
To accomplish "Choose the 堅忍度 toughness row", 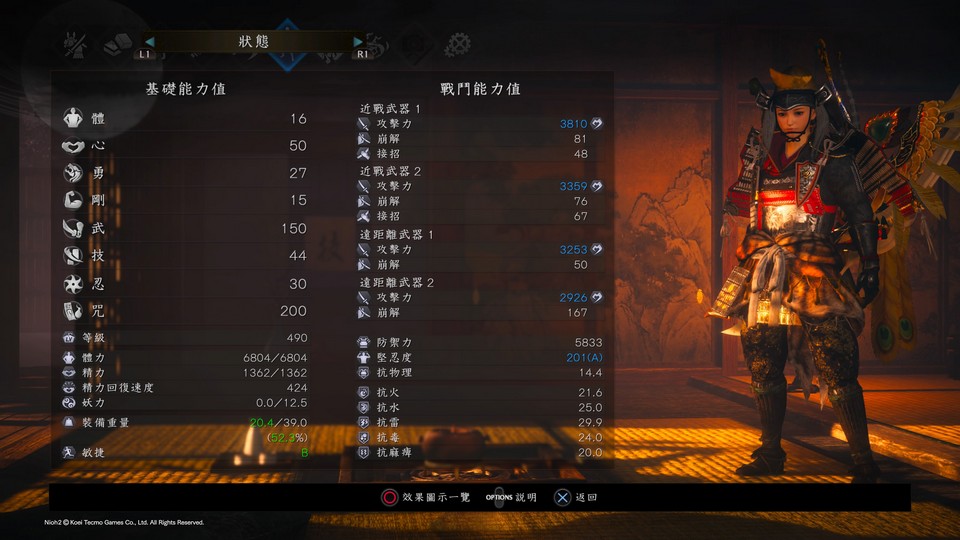I will coord(480,357).
